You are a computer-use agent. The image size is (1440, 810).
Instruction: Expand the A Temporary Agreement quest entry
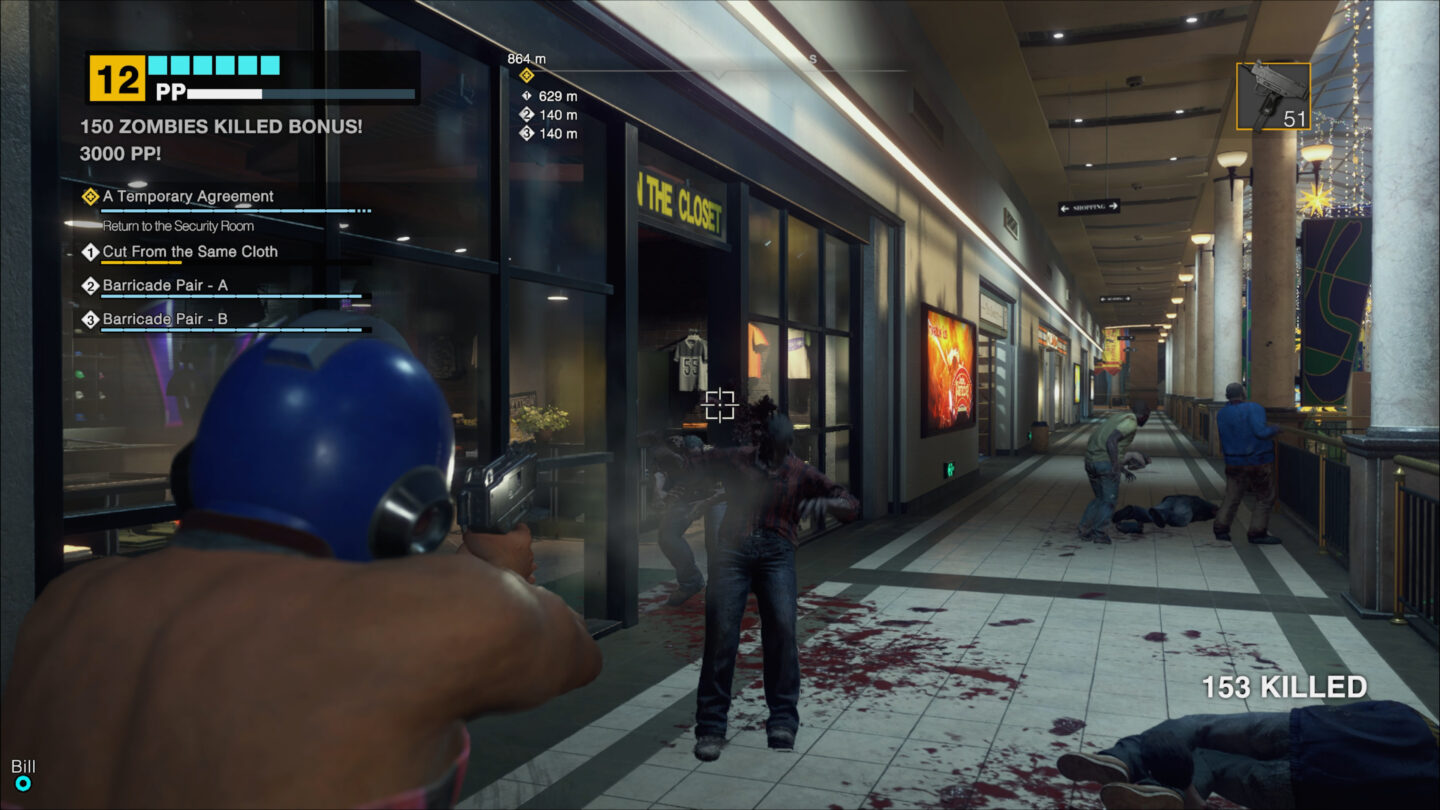(x=189, y=196)
